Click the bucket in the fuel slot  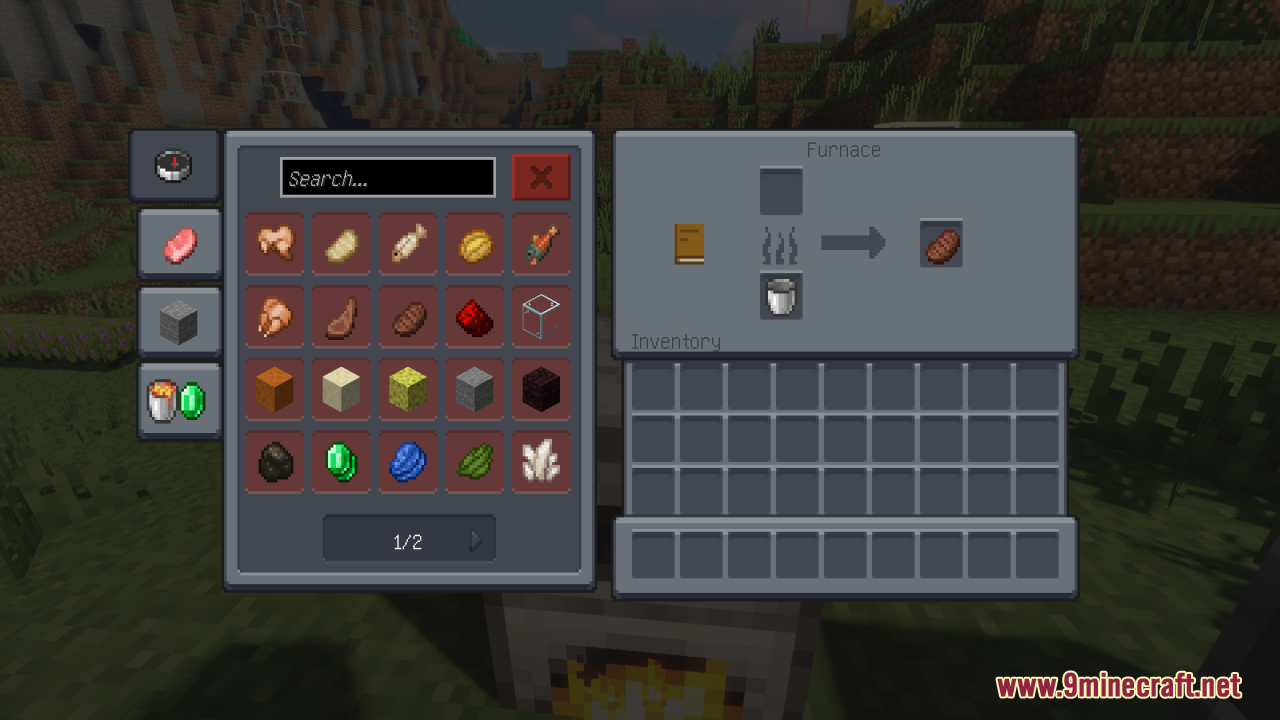click(x=781, y=295)
